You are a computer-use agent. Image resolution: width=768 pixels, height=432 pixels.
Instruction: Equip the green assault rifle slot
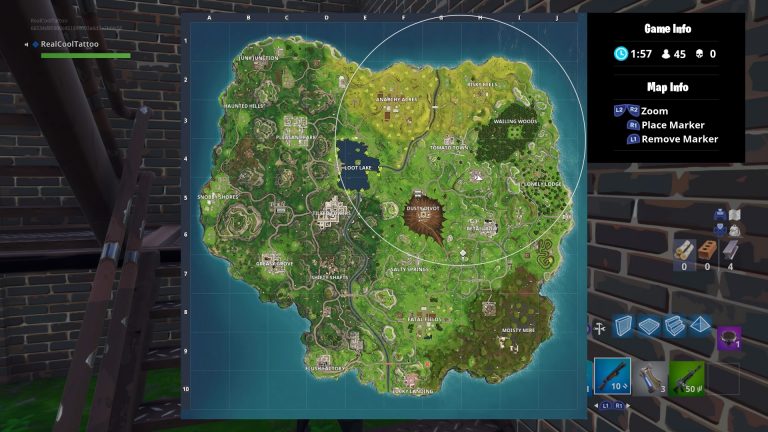687,376
